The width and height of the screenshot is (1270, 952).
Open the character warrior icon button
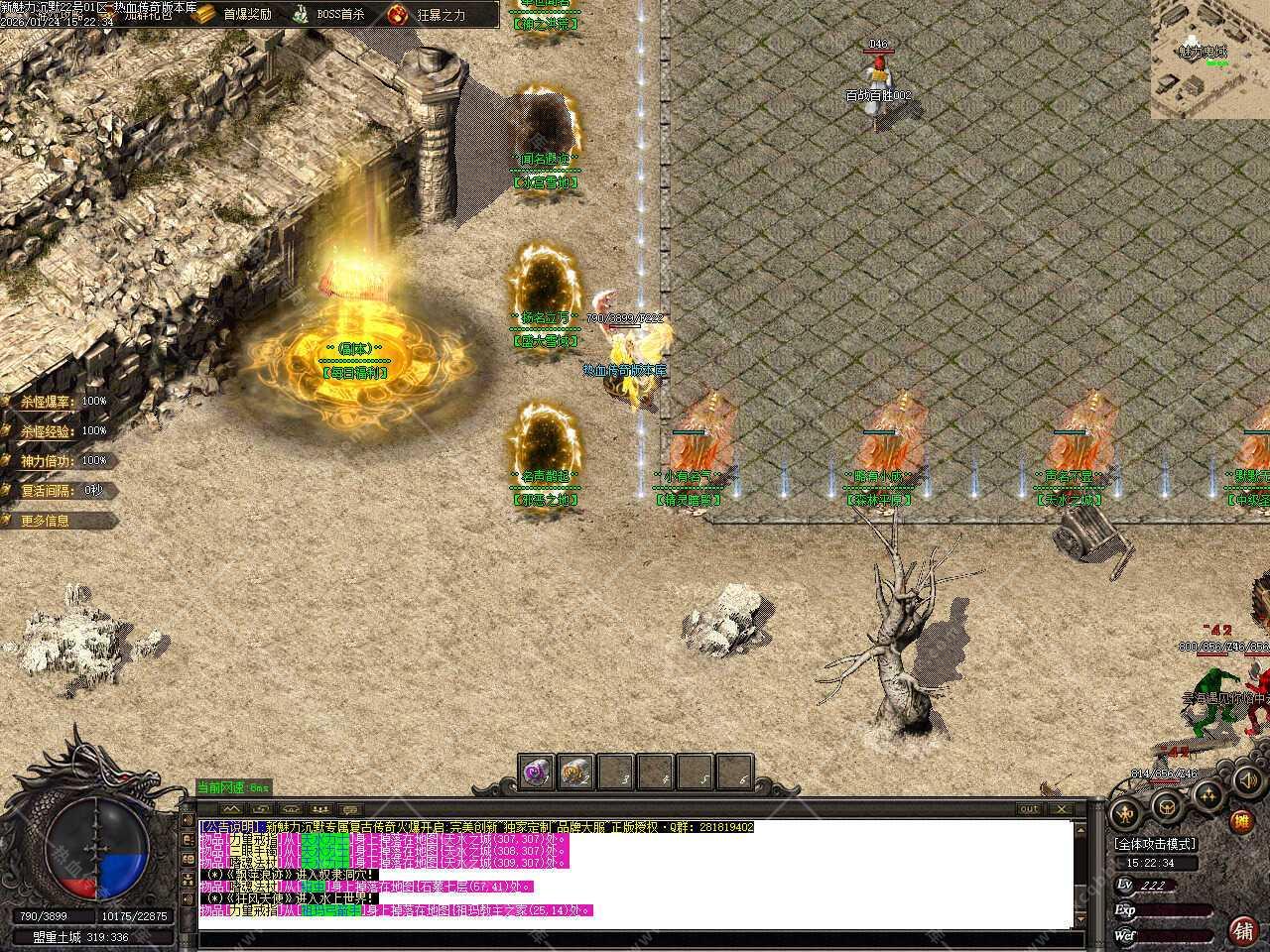pos(1125,813)
